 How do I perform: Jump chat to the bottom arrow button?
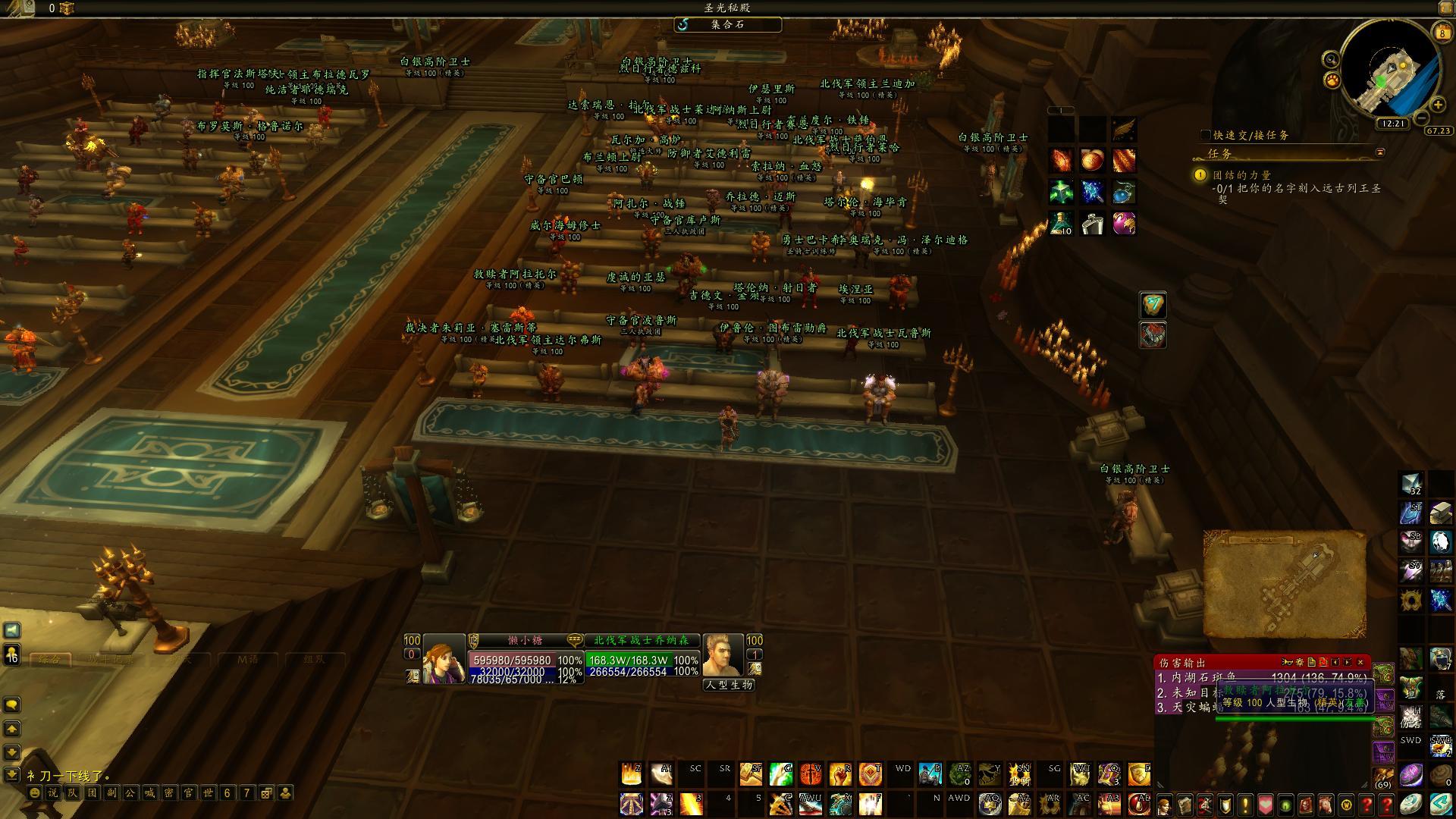[x=11, y=774]
